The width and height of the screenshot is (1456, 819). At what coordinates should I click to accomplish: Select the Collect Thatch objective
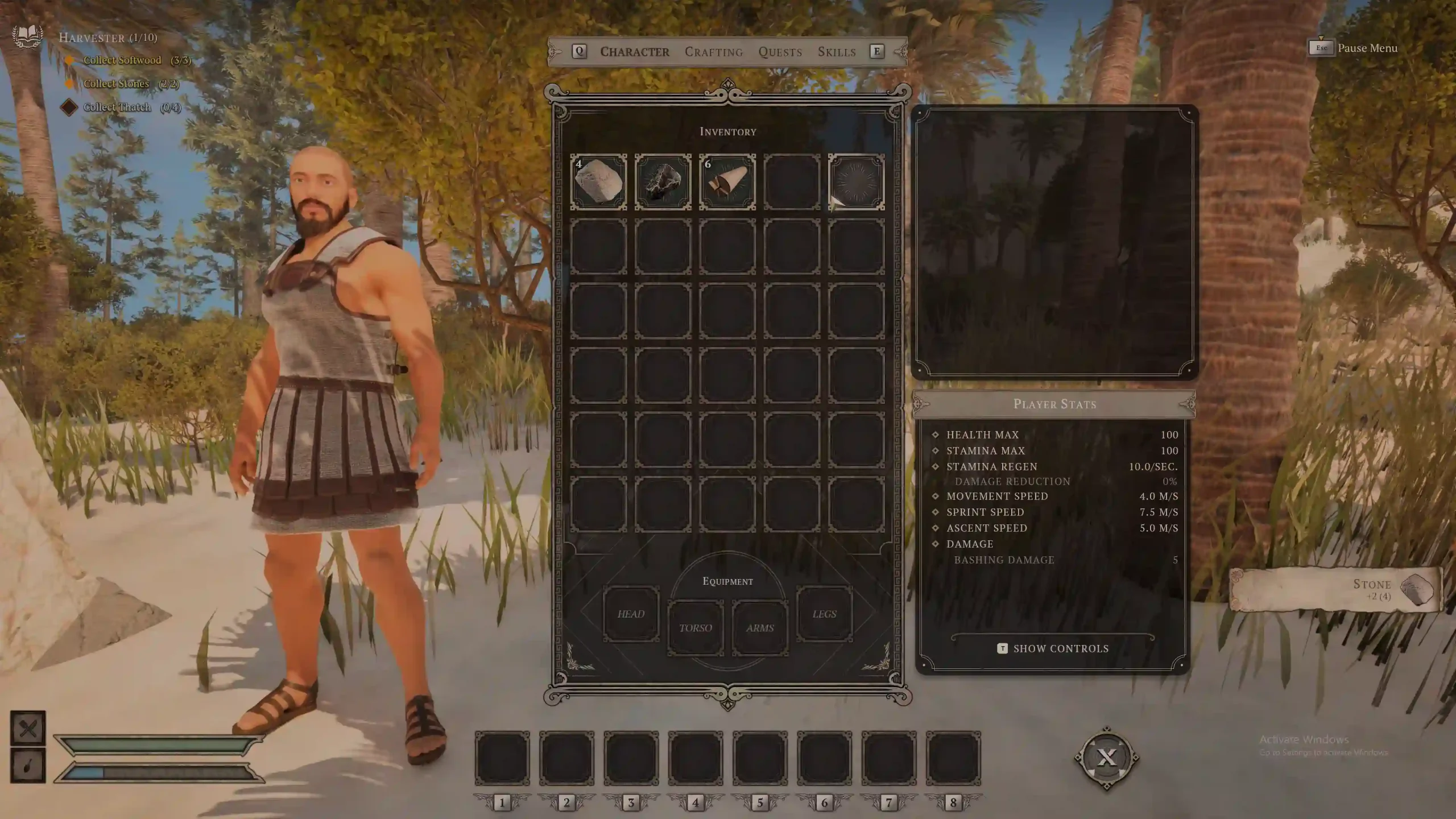coord(117,107)
